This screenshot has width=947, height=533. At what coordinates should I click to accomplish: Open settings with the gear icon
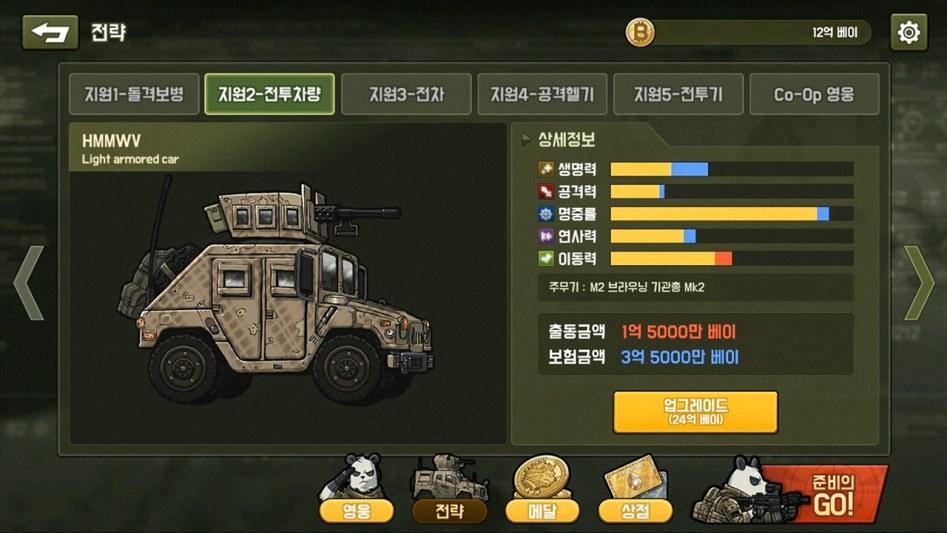pos(908,32)
